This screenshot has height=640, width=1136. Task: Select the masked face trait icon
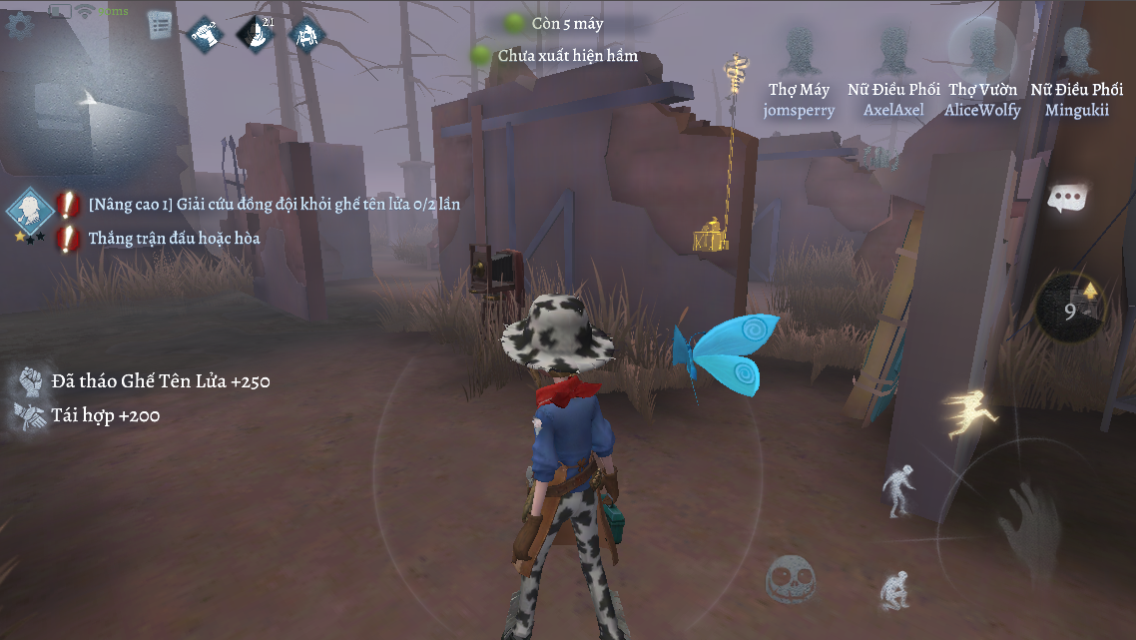click(x=255, y=35)
